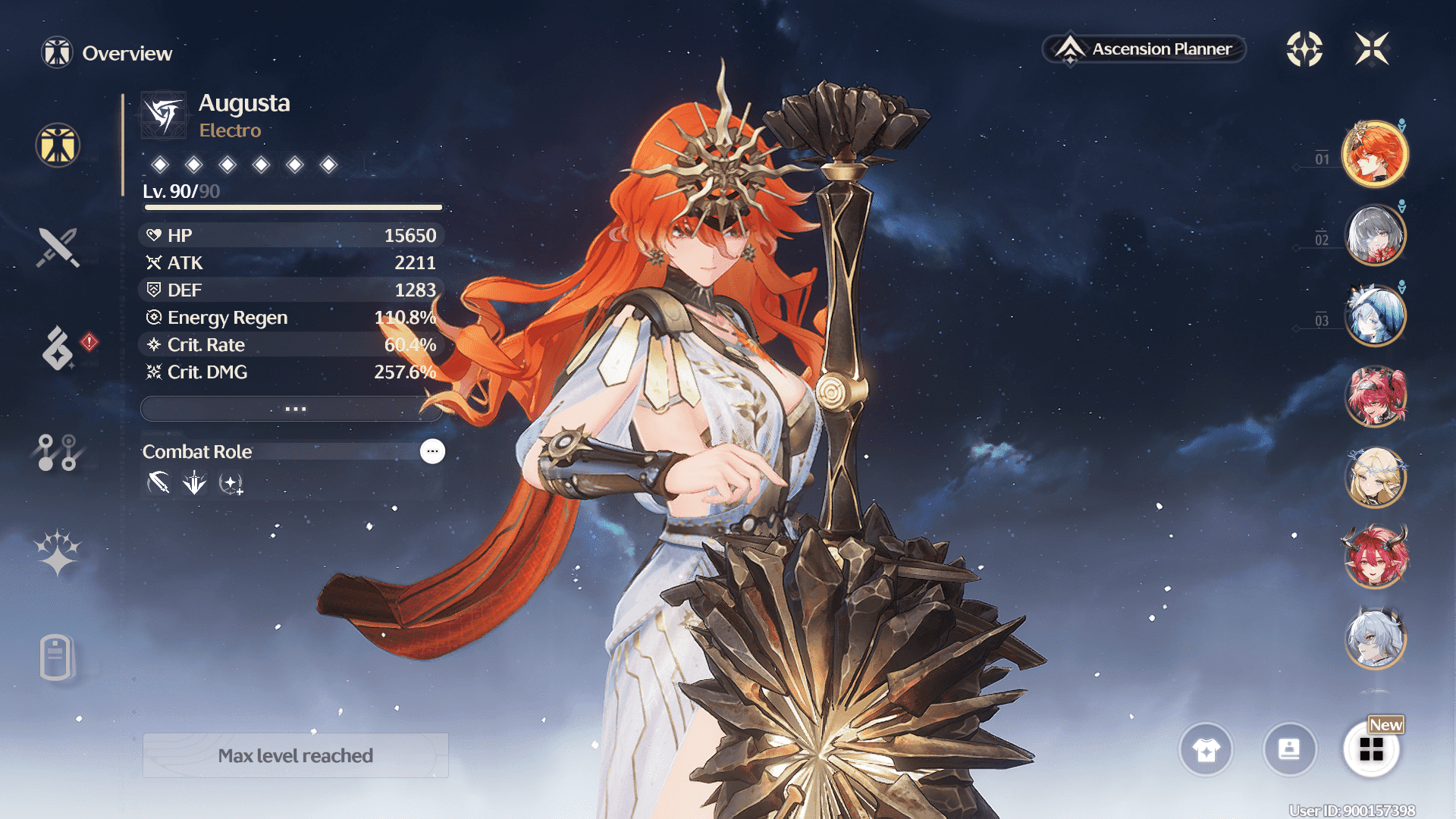This screenshot has width=1456, height=819.
Task: Select the Forte skill tree tab
Action: click(x=58, y=452)
